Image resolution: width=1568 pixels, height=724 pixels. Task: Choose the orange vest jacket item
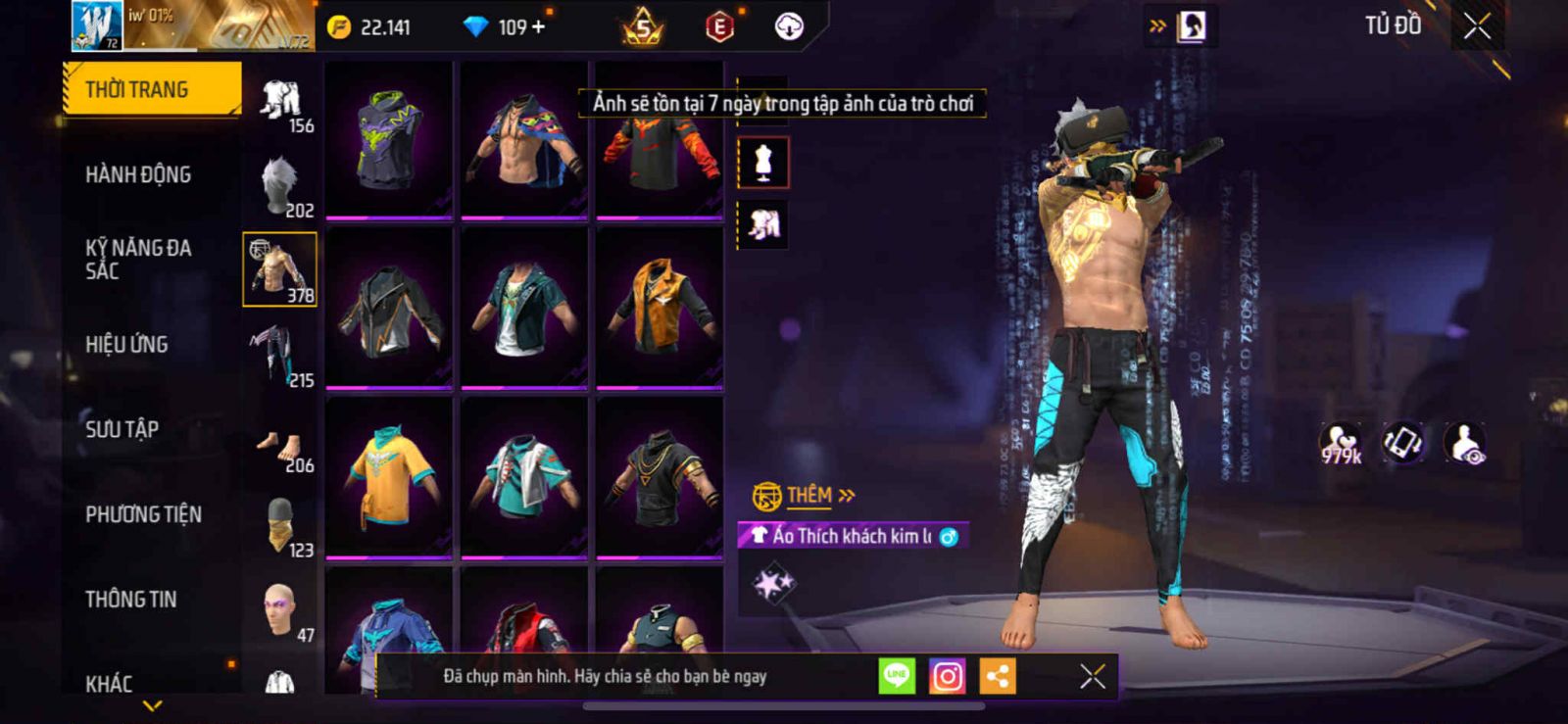660,307
